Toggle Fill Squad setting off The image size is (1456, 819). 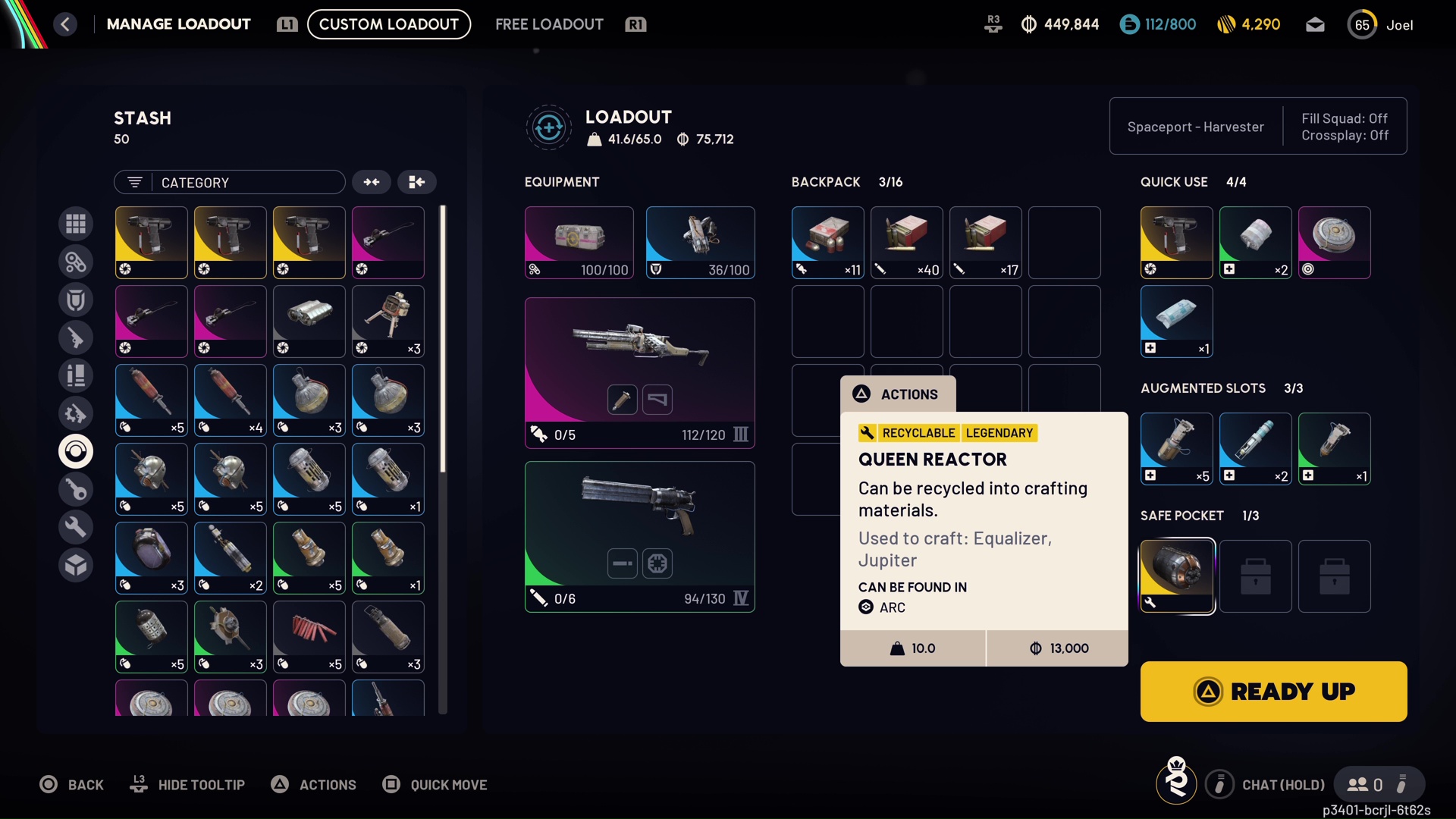pos(1344,118)
